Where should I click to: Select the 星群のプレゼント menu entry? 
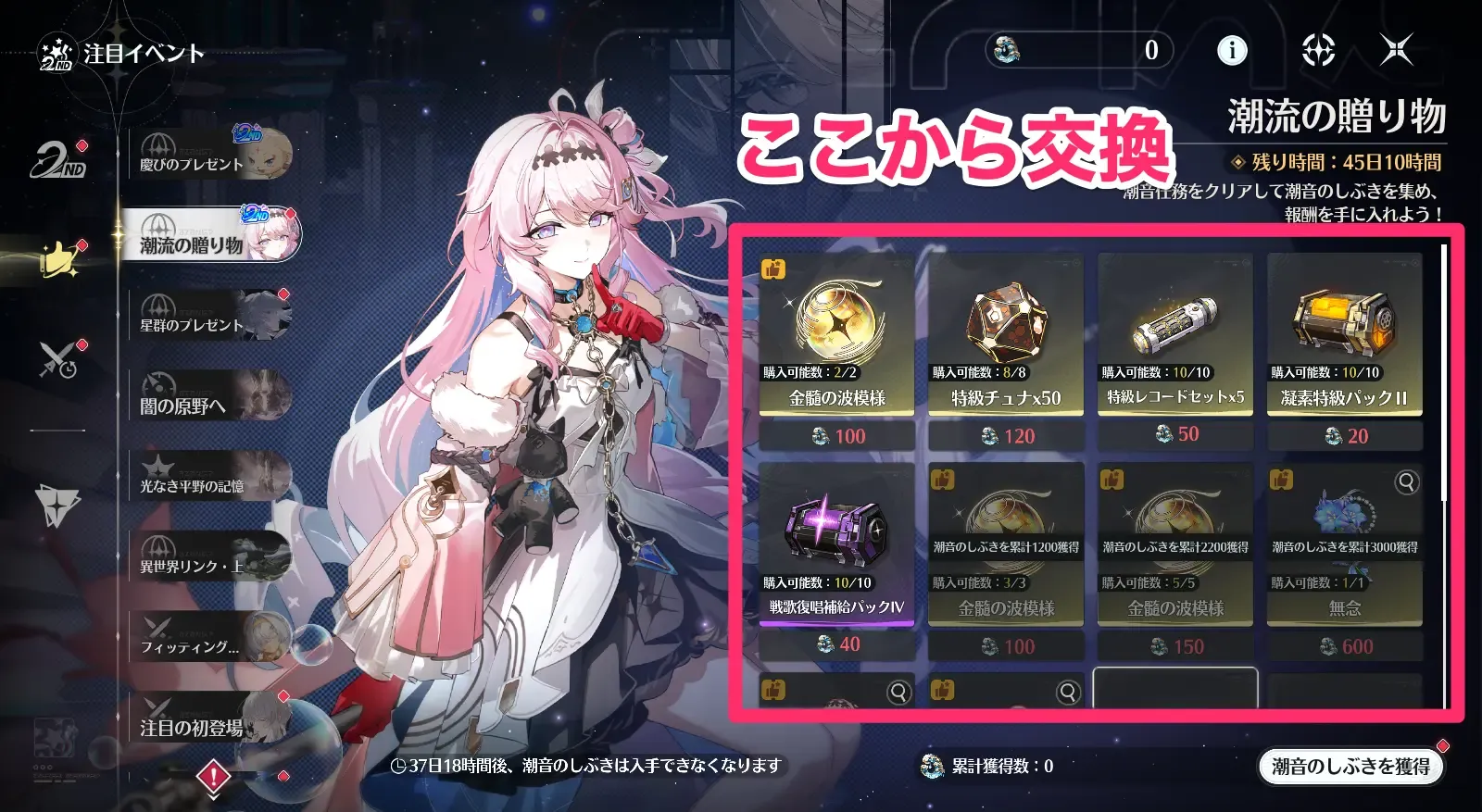pos(208,326)
